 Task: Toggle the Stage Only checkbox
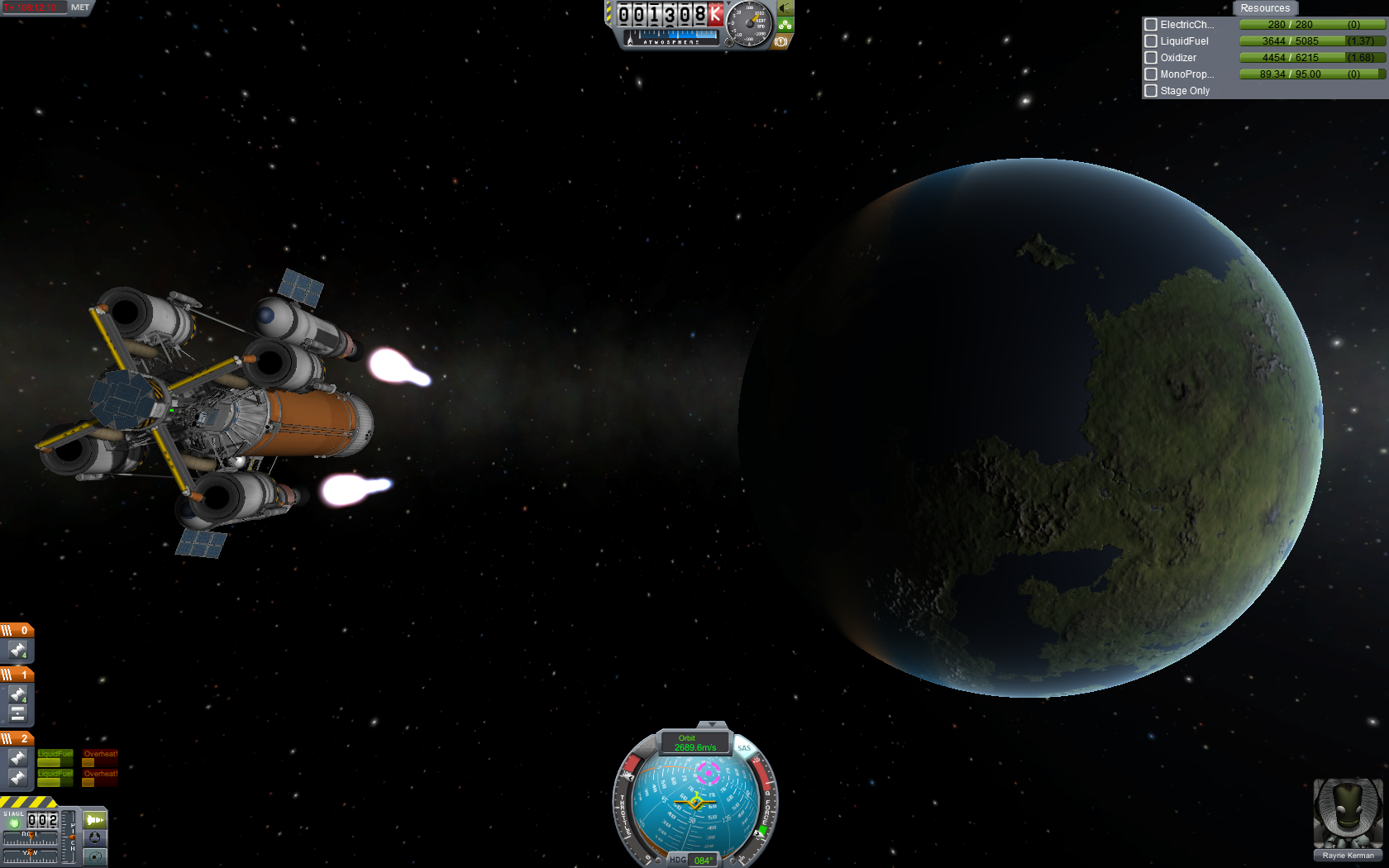coord(1150,91)
